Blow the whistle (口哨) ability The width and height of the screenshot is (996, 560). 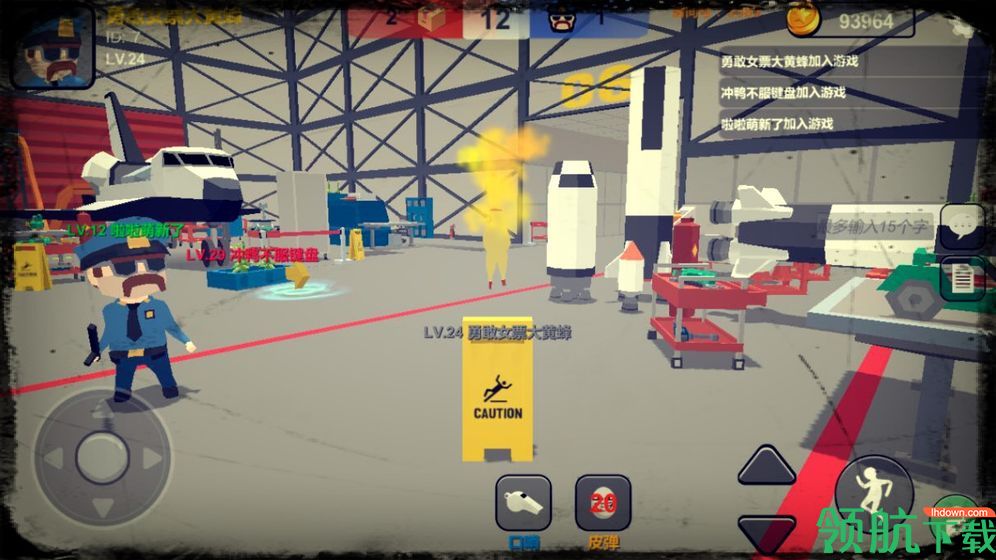(x=523, y=501)
